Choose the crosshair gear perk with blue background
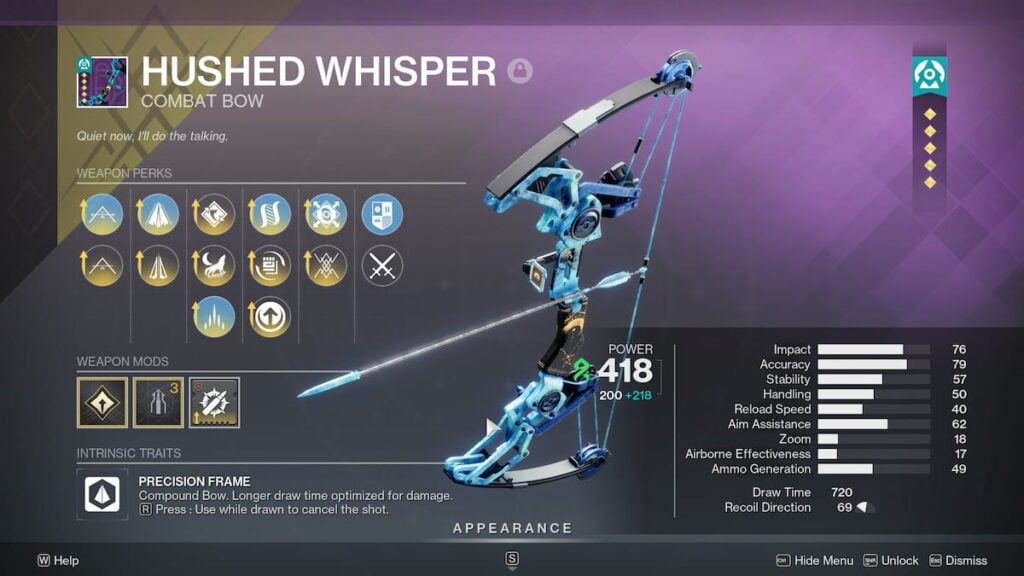Screen dimensions: 1024x576 (x=326, y=214)
